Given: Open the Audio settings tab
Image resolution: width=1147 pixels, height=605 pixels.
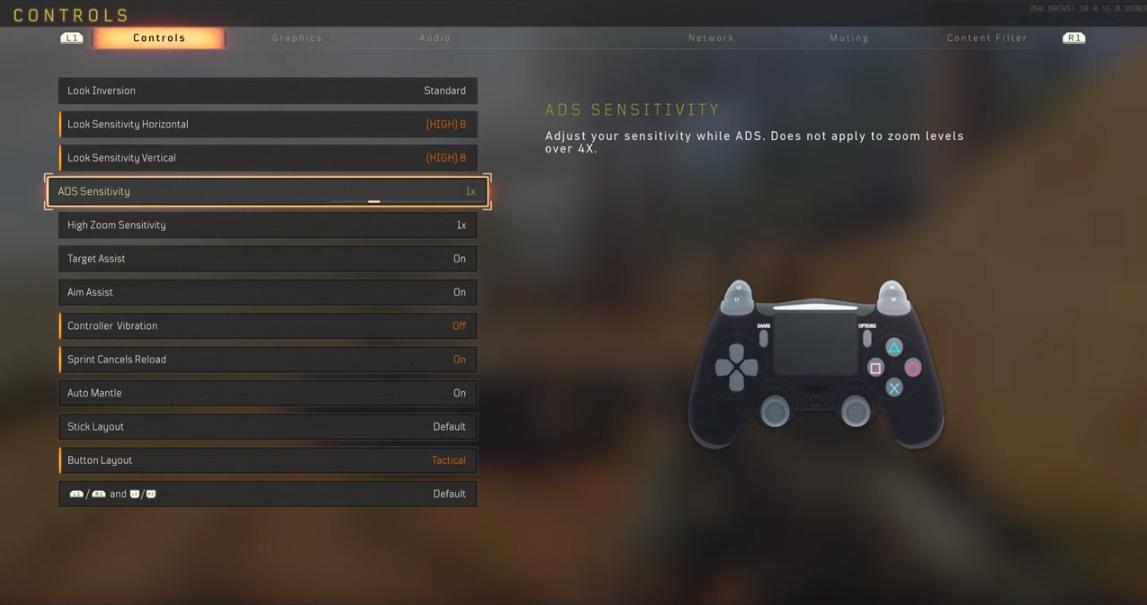Looking at the screenshot, I should coord(435,38).
